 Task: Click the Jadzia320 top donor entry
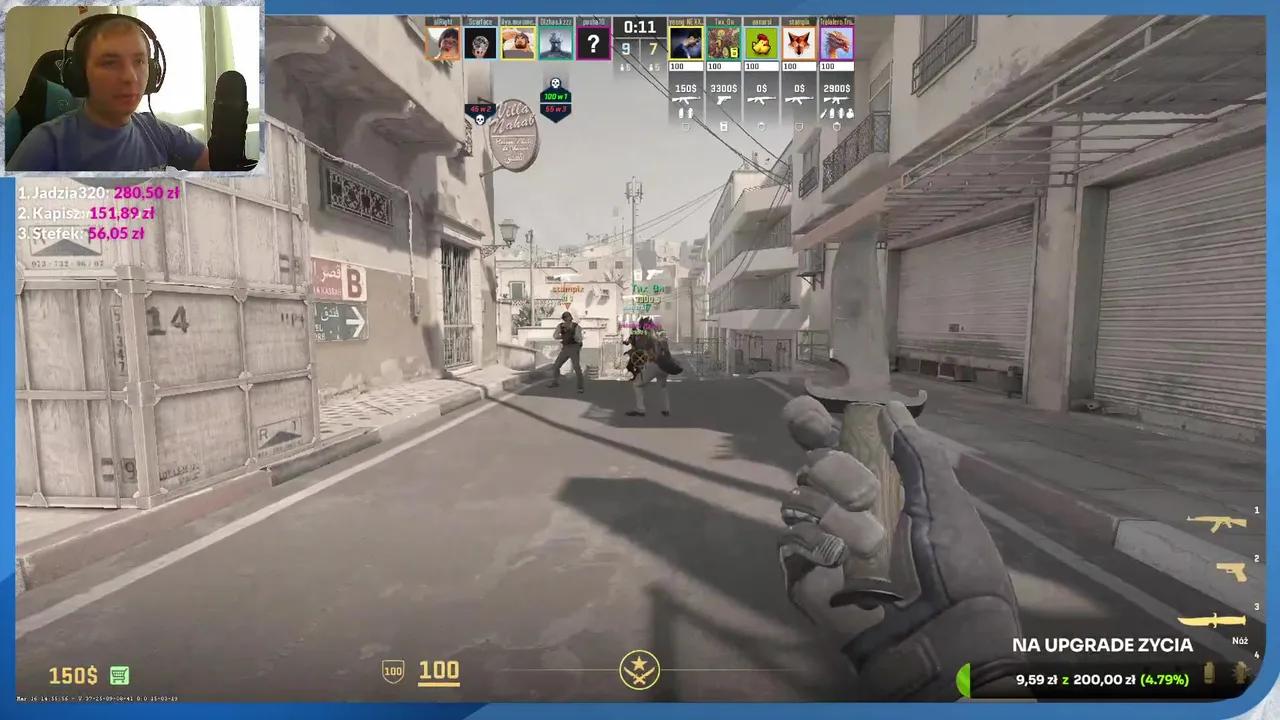coord(97,193)
